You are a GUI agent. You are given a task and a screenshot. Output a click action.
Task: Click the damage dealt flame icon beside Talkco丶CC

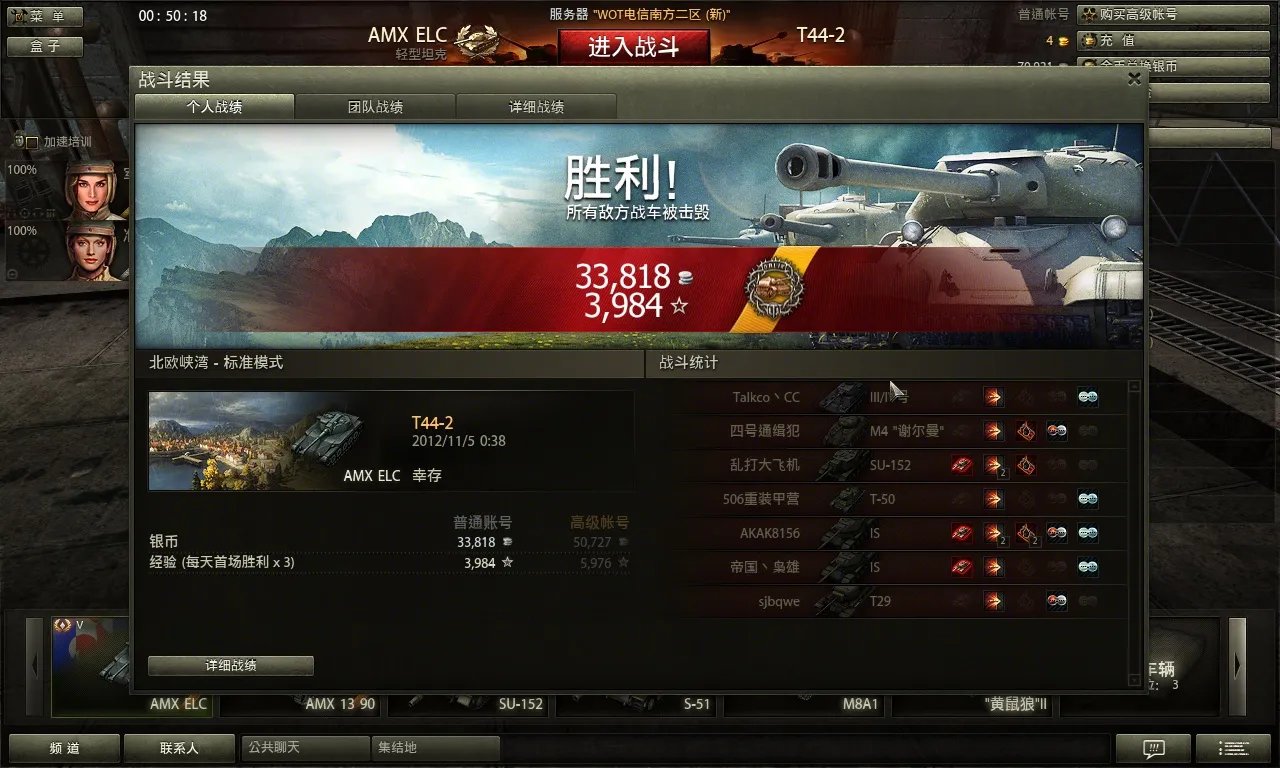tap(993, 397)
